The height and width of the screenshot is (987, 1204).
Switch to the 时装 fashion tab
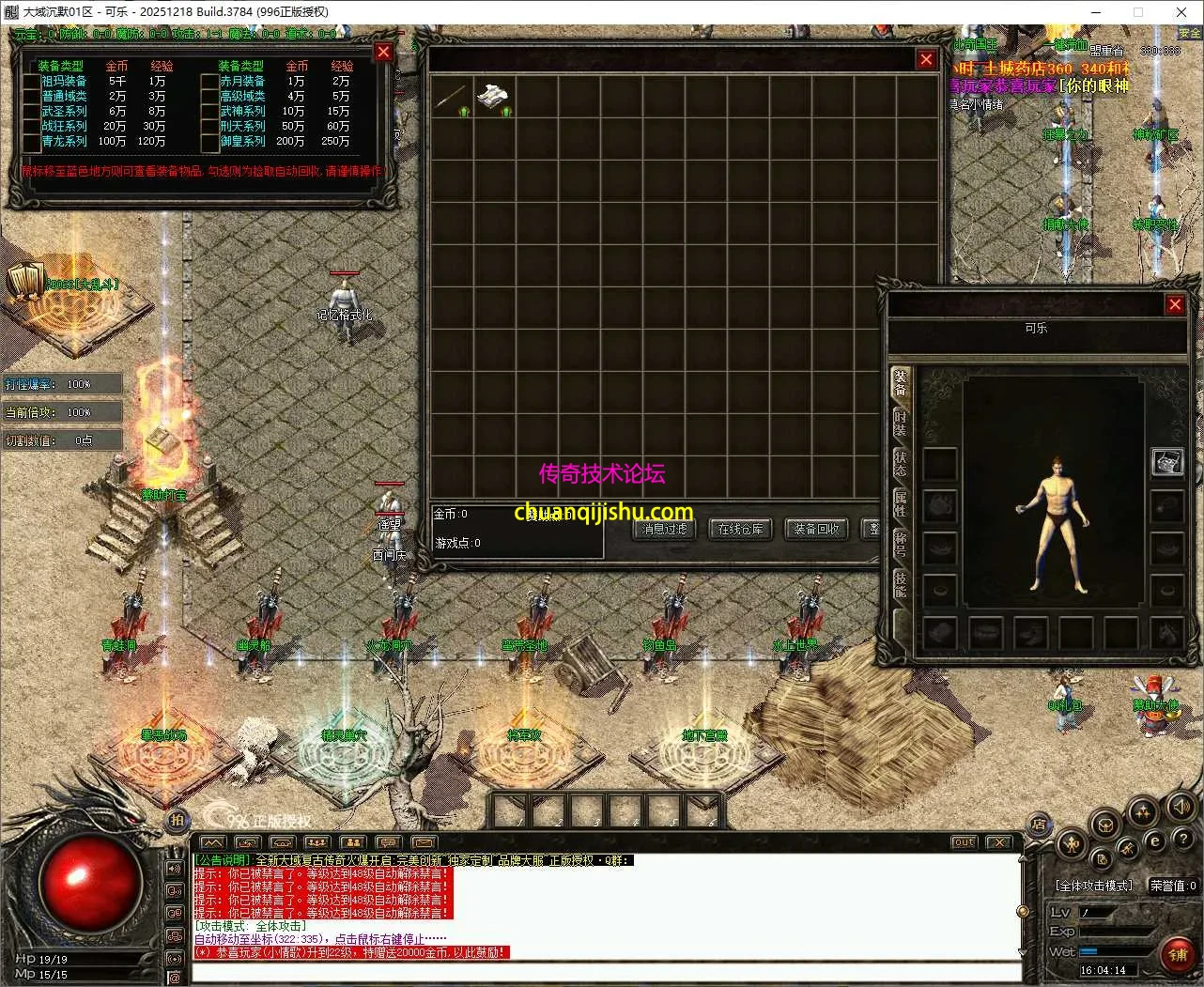(x=901, y=424)
